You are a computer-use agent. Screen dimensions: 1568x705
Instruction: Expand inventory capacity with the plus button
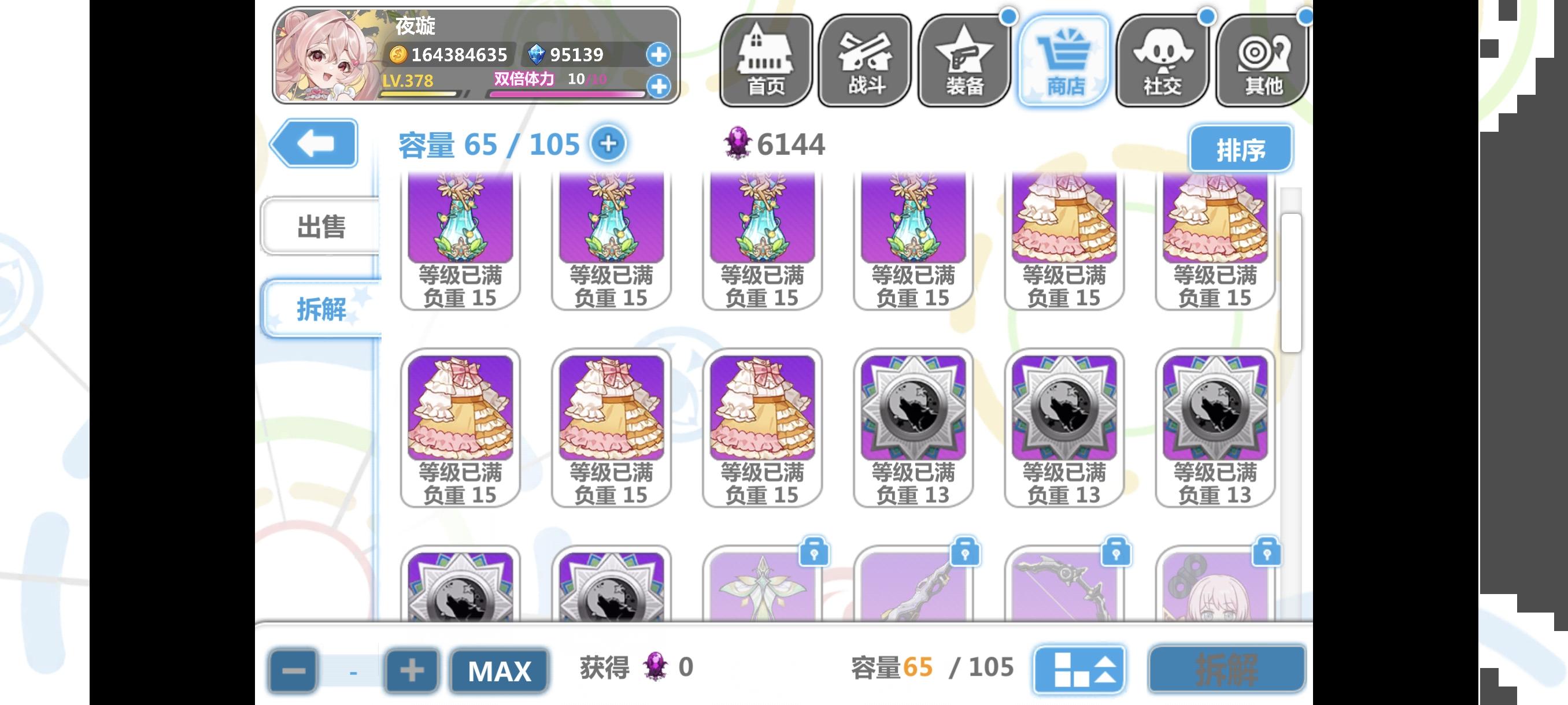(608, 143)
